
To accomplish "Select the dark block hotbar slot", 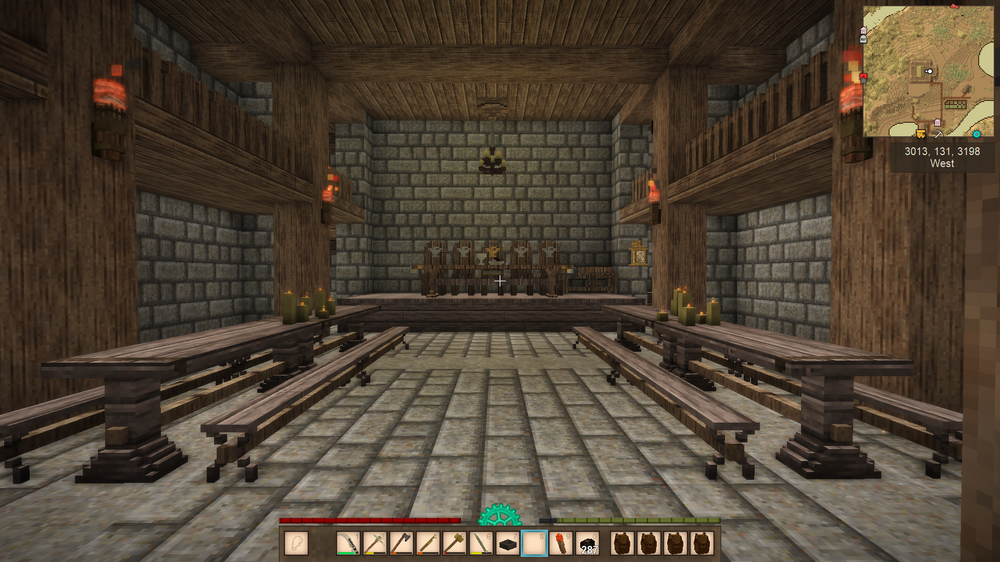I will pyautogui.click(x=508, y=543).
